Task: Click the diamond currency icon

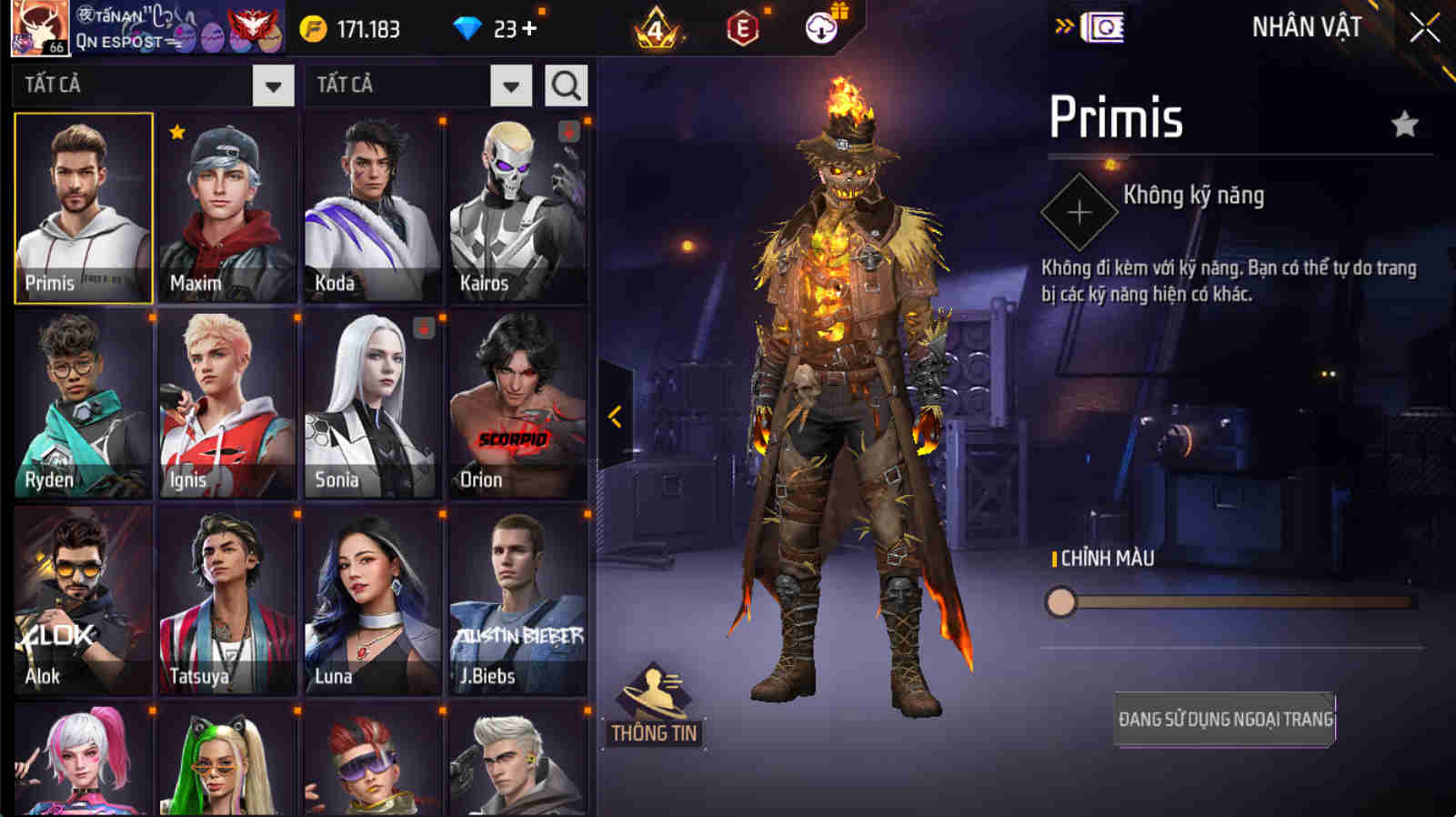Action: 469,28
